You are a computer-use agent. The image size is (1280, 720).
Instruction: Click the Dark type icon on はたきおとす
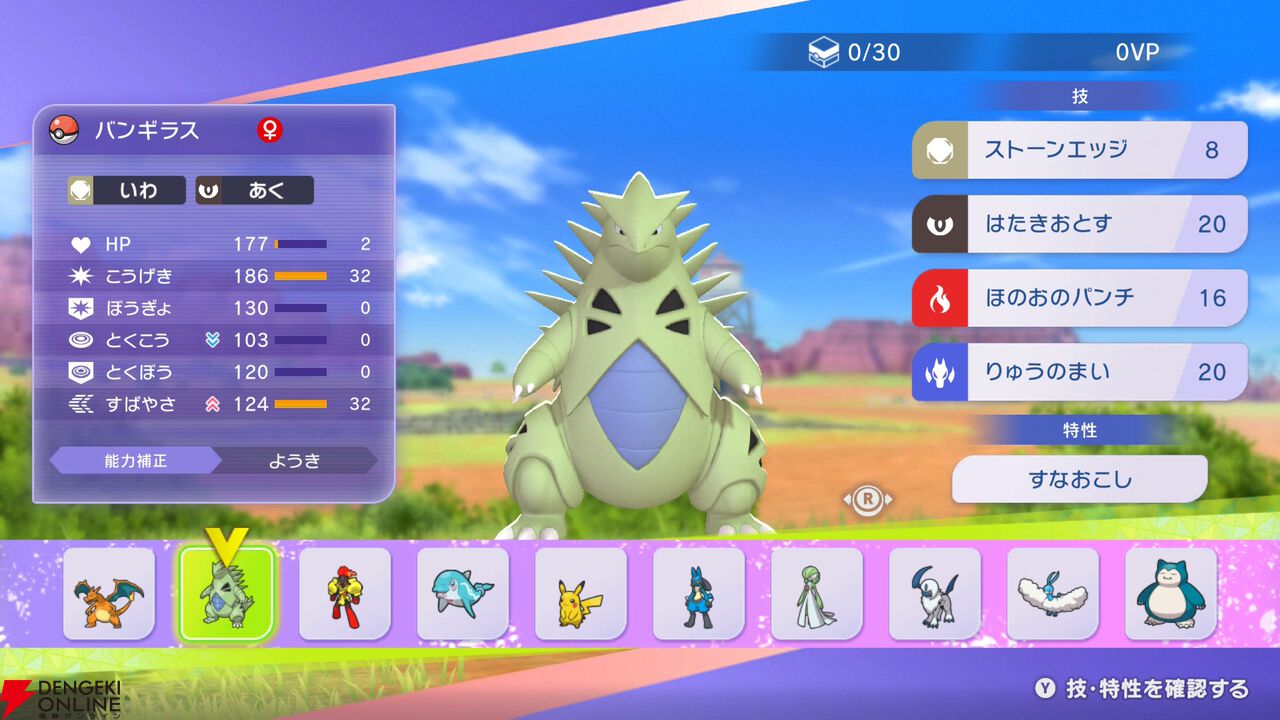[x=940, y=224]
